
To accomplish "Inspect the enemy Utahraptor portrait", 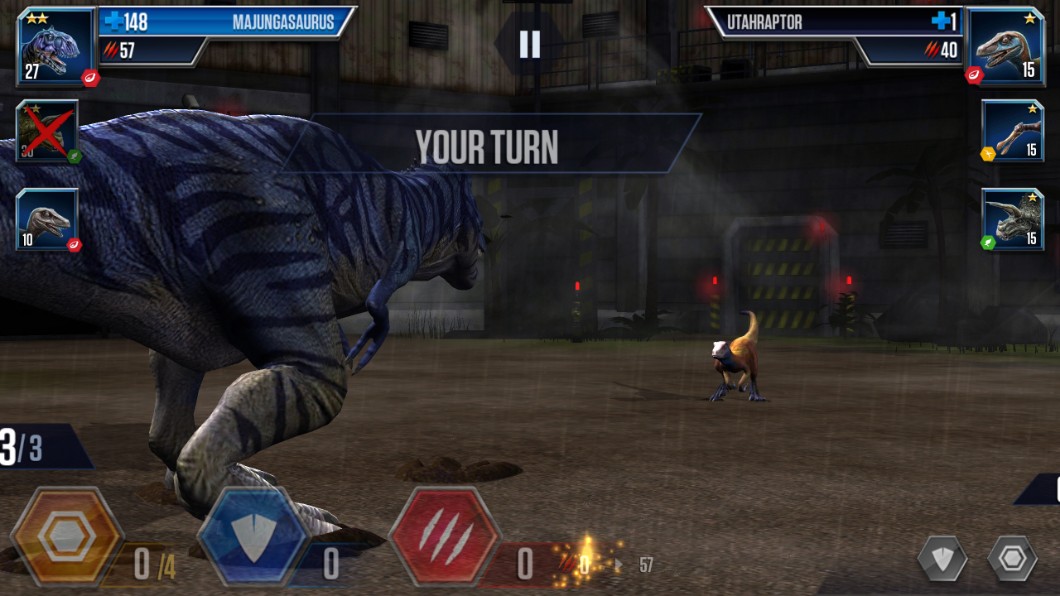I will pos(1005,46).
